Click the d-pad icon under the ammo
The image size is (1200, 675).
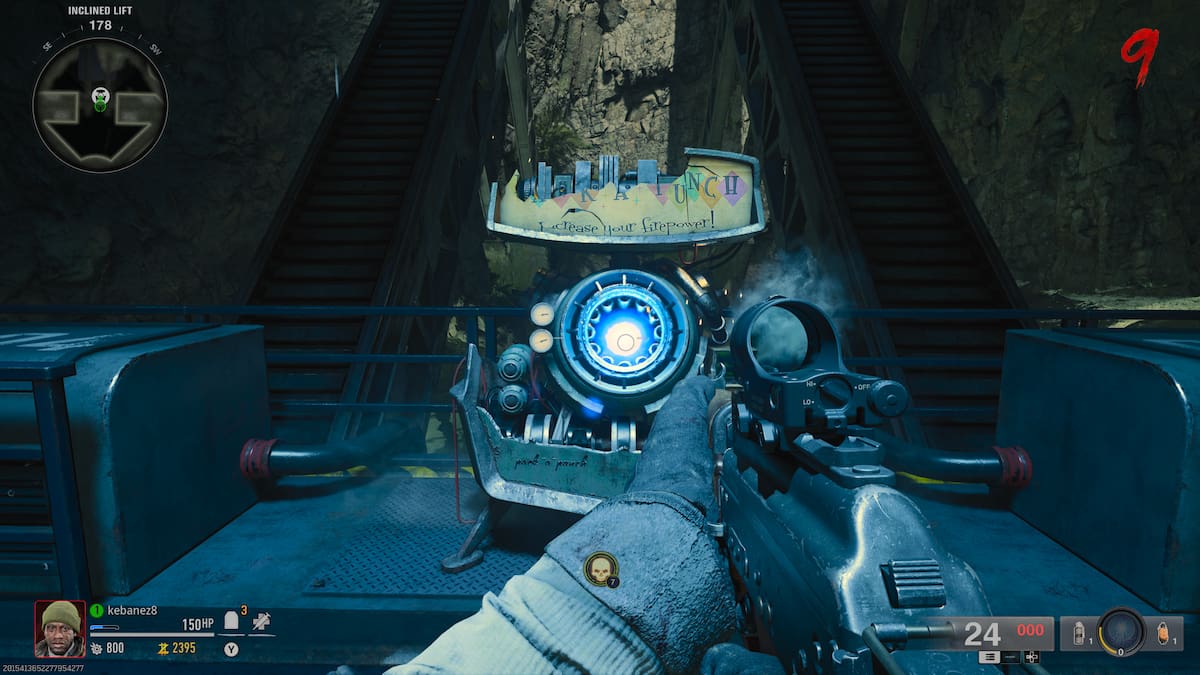coord(1032,657)
